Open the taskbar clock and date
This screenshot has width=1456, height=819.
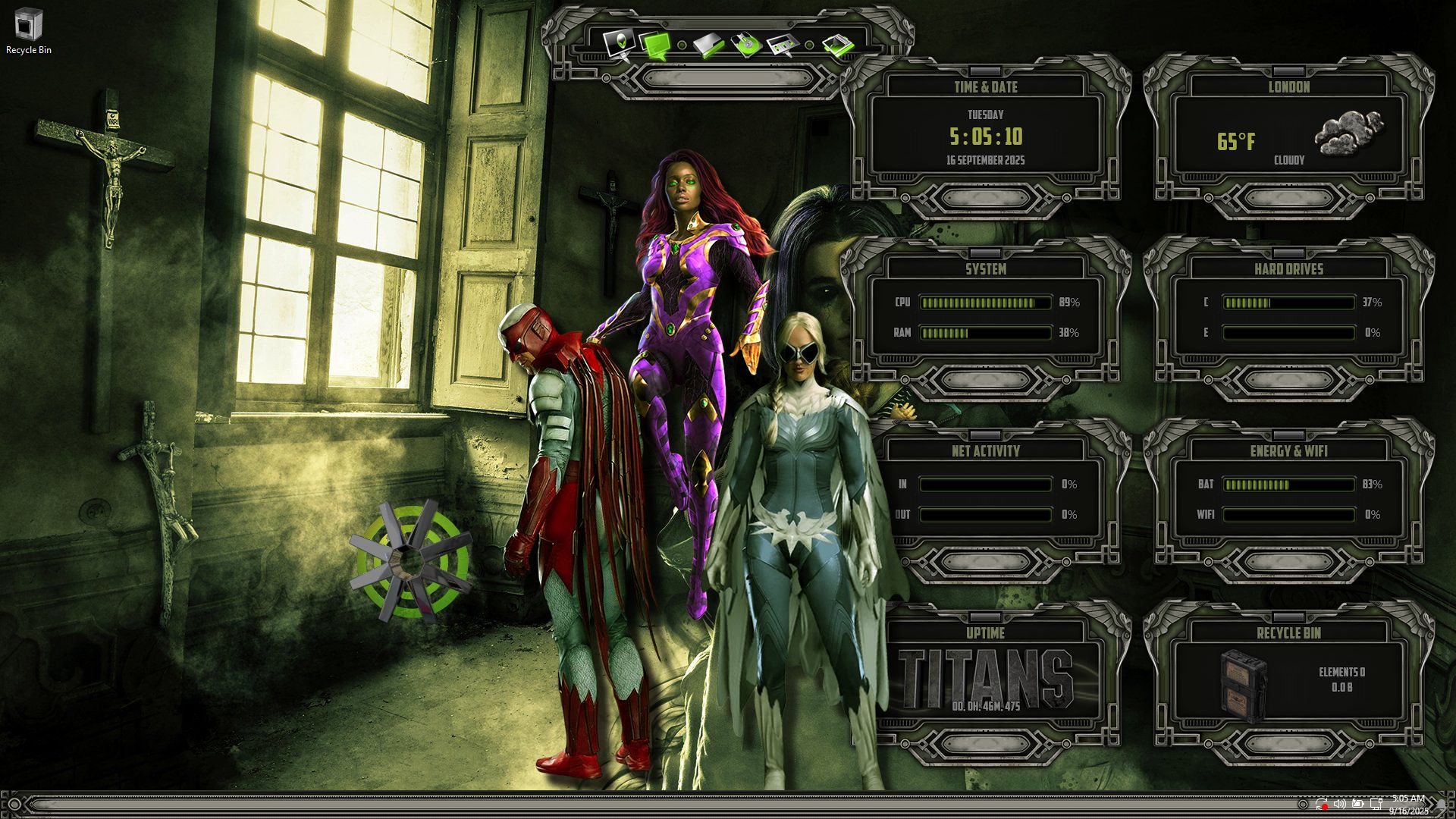click(1408, 805)
